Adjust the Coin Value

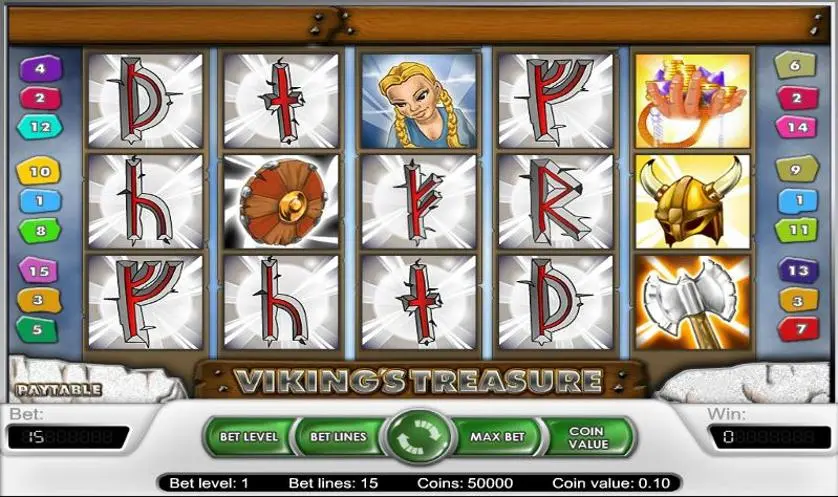587,437
